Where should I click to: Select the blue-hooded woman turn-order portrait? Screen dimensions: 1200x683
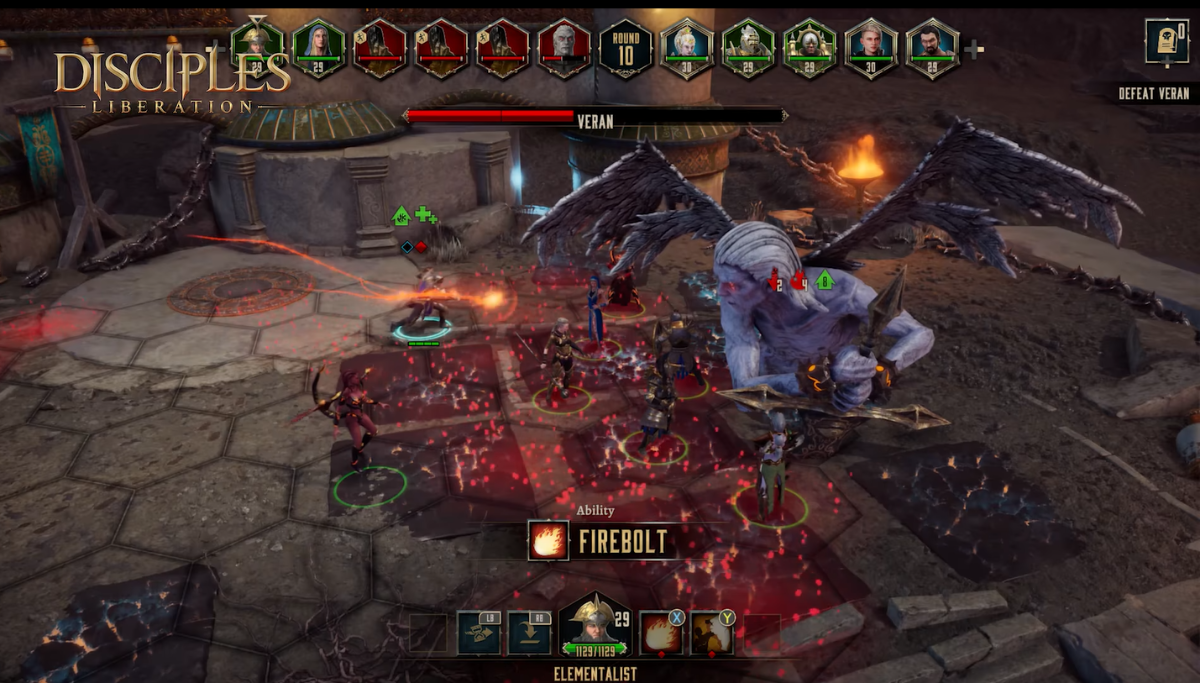point(319,47)
